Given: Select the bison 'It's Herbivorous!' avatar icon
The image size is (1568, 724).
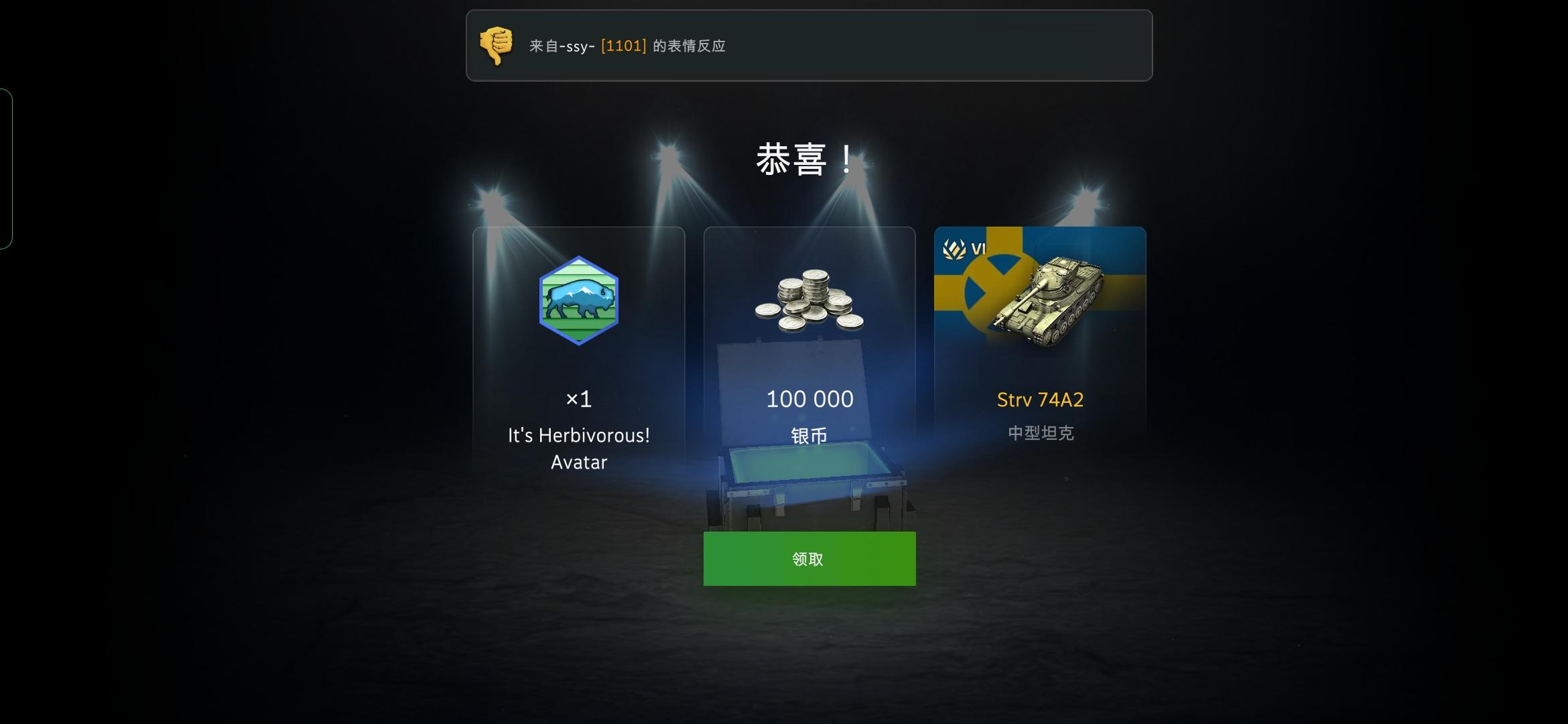Looking at the screenshot, I should coord(579,300).
